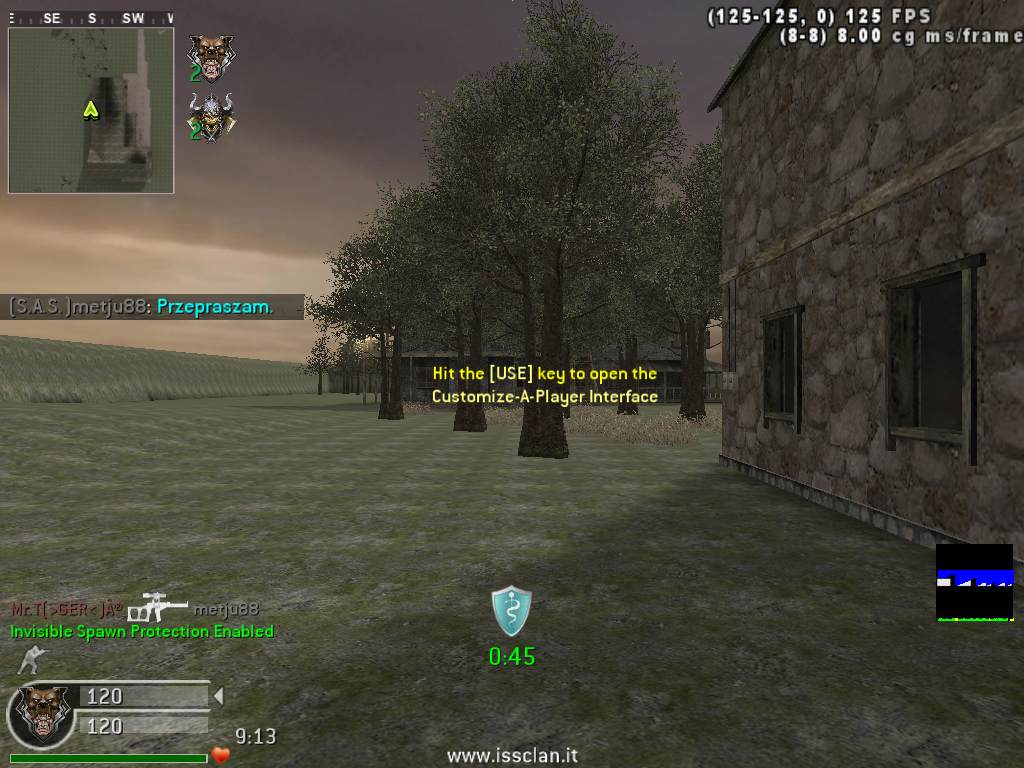
Task: Select the yellow player arrow on the minimap
Action: point(91,110)
